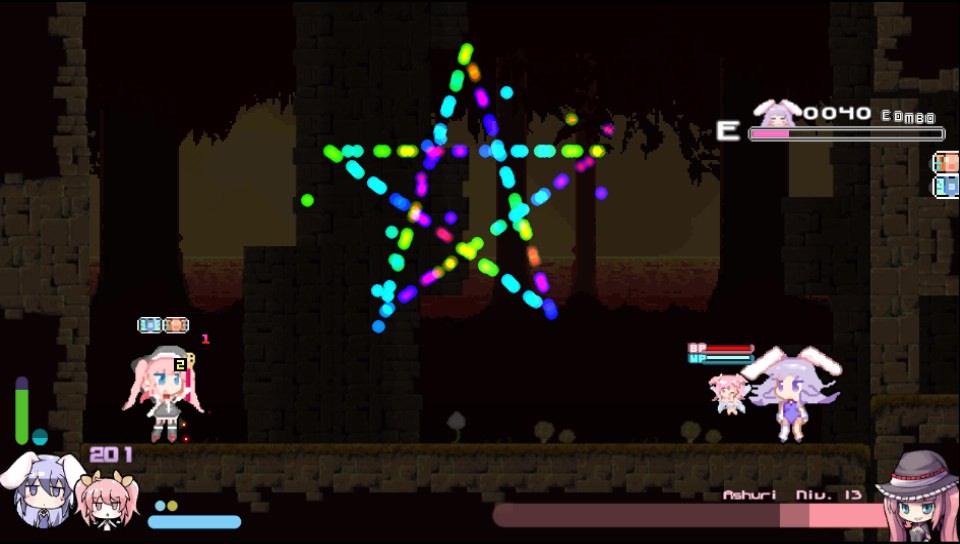The image size is (960, 544).
Task: Select the orange buff badge at right edge
Action: (946, 163)
